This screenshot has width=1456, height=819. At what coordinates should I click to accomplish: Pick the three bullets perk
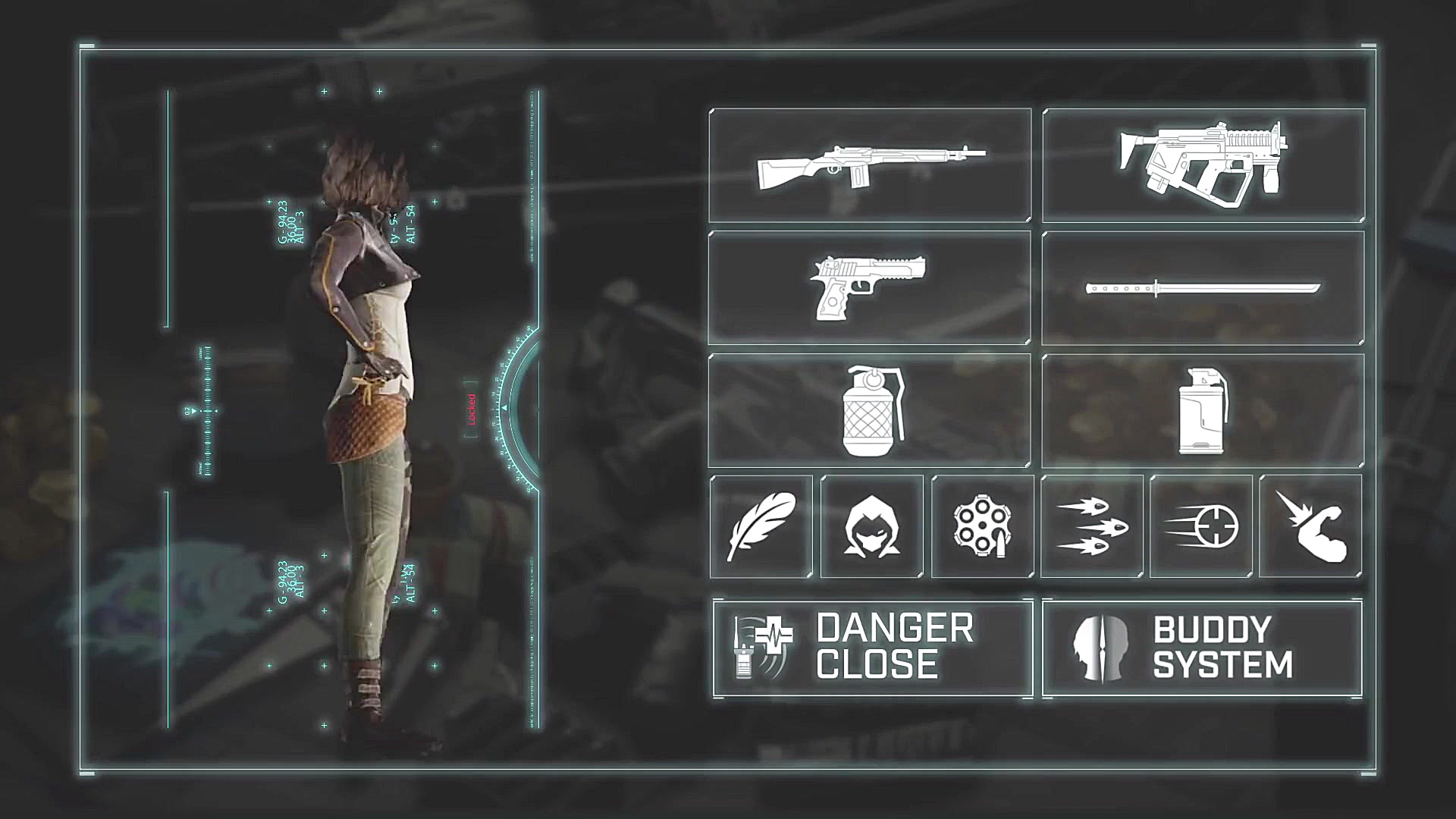[x=1092, y=526]
